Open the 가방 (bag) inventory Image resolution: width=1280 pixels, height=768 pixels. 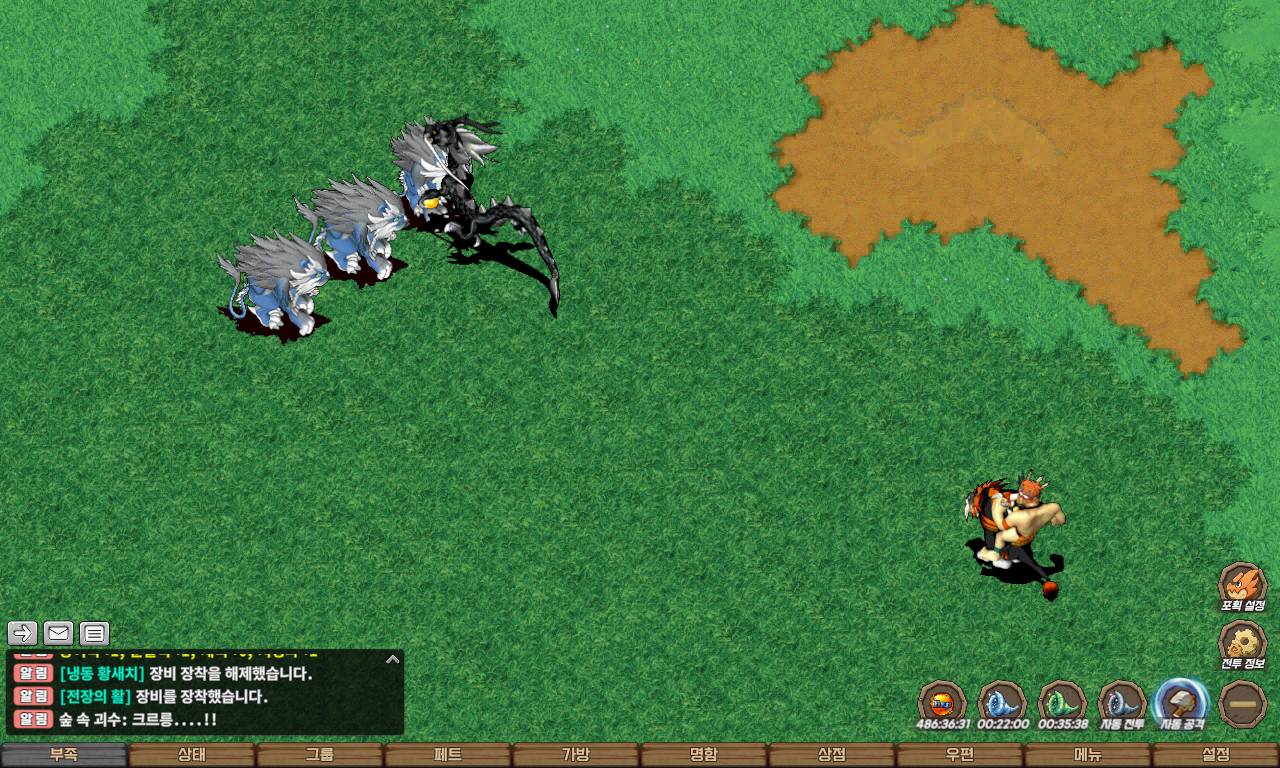[576, 755]
